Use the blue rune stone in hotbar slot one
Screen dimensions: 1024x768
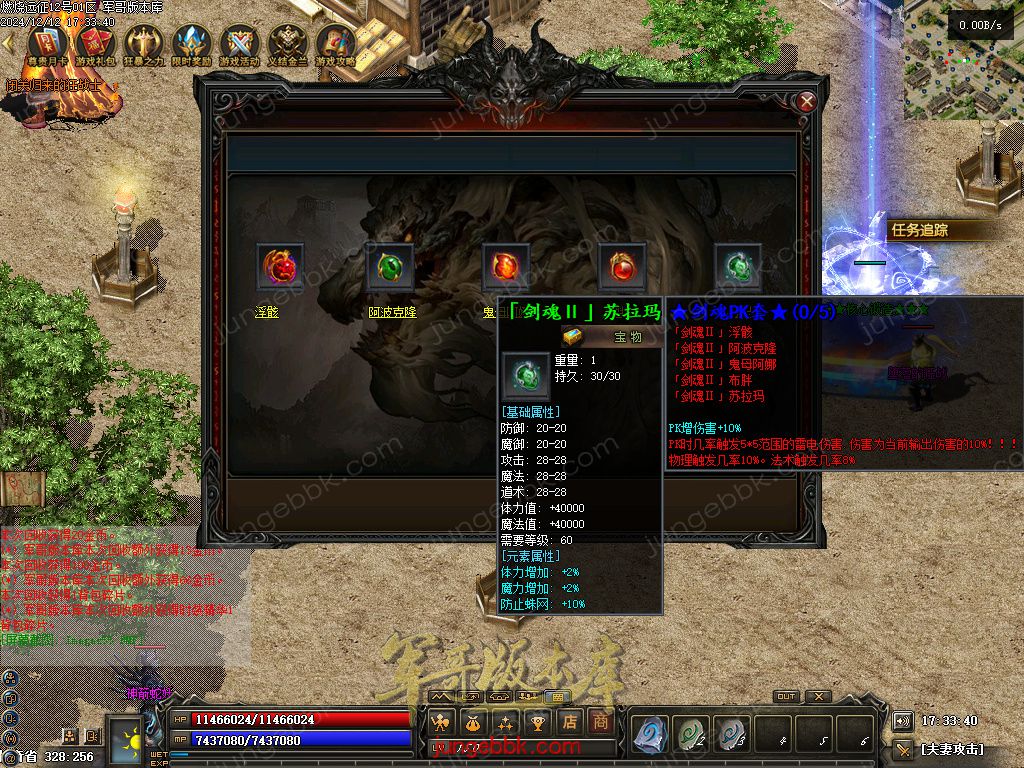click(x=649, y=733)
